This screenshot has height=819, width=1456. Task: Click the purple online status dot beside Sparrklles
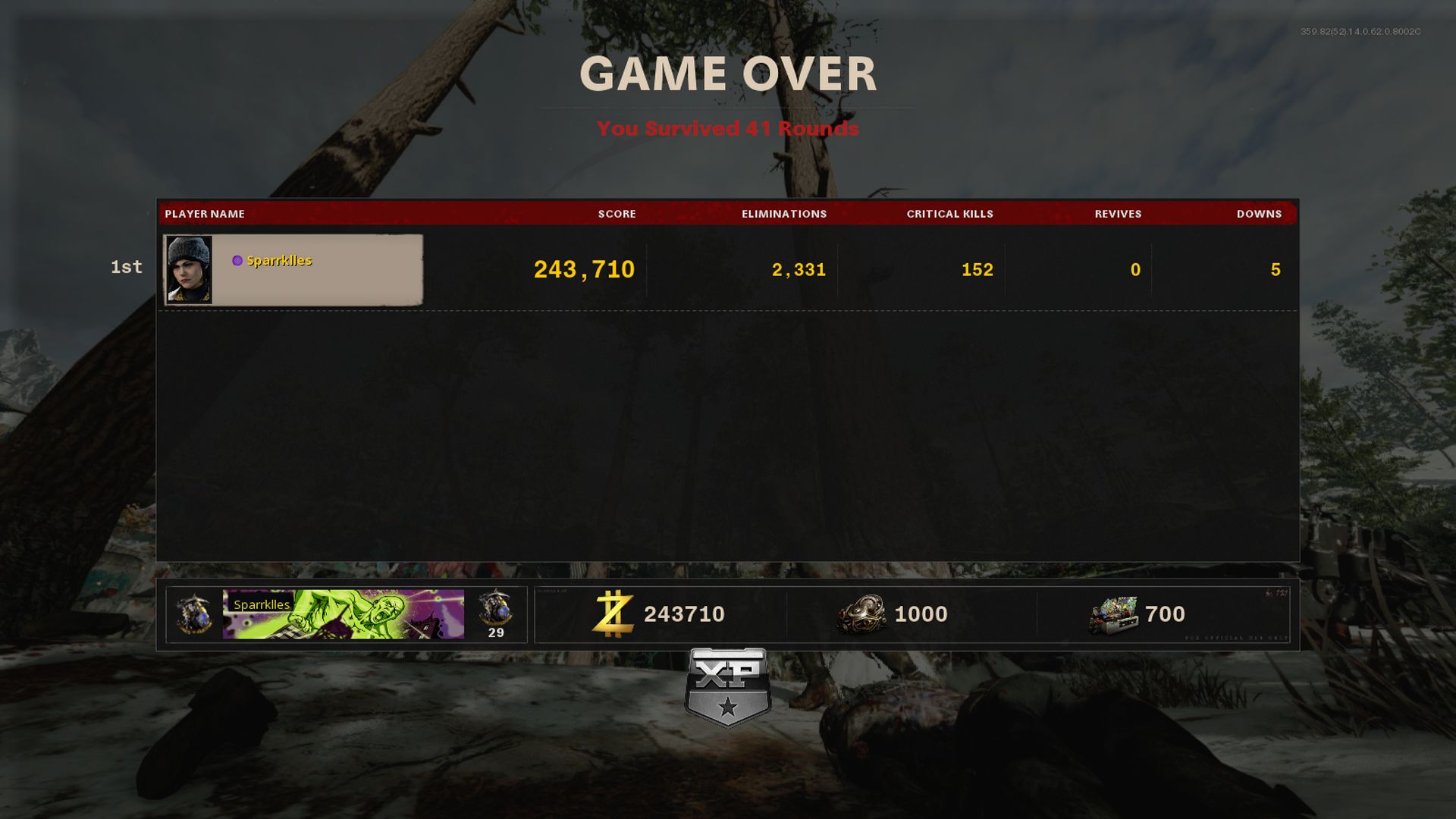pos(236,260)
